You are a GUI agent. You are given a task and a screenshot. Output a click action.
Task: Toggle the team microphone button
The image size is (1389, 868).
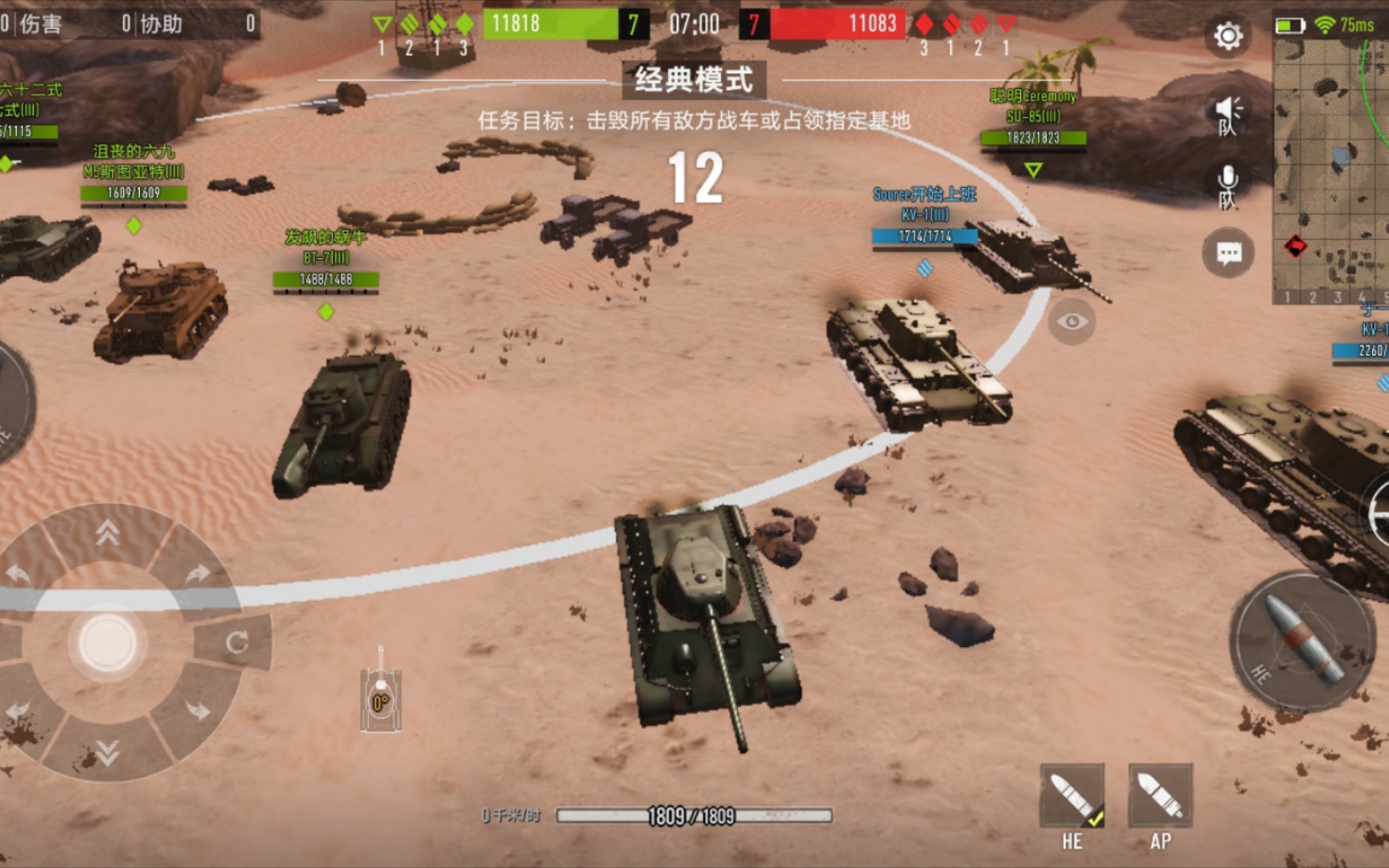click(x=1227, y=186)
